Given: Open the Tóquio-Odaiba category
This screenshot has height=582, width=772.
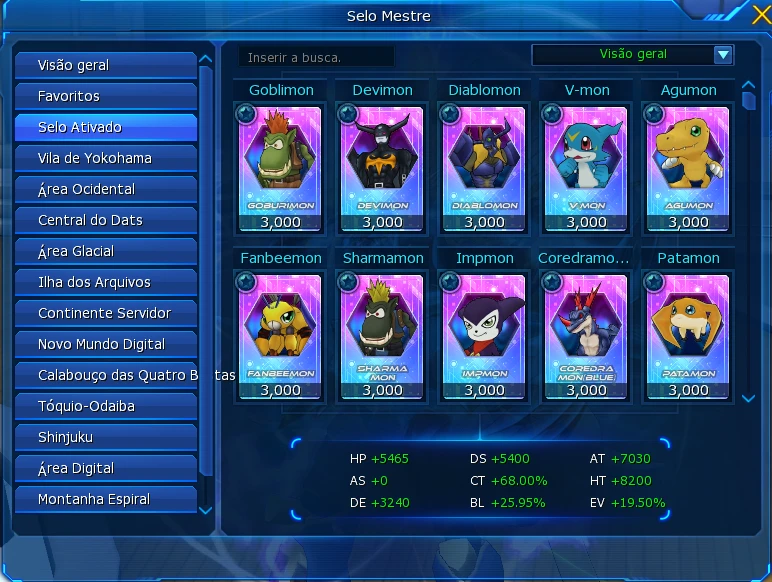Looking at the screenshot, I should 105,406.
